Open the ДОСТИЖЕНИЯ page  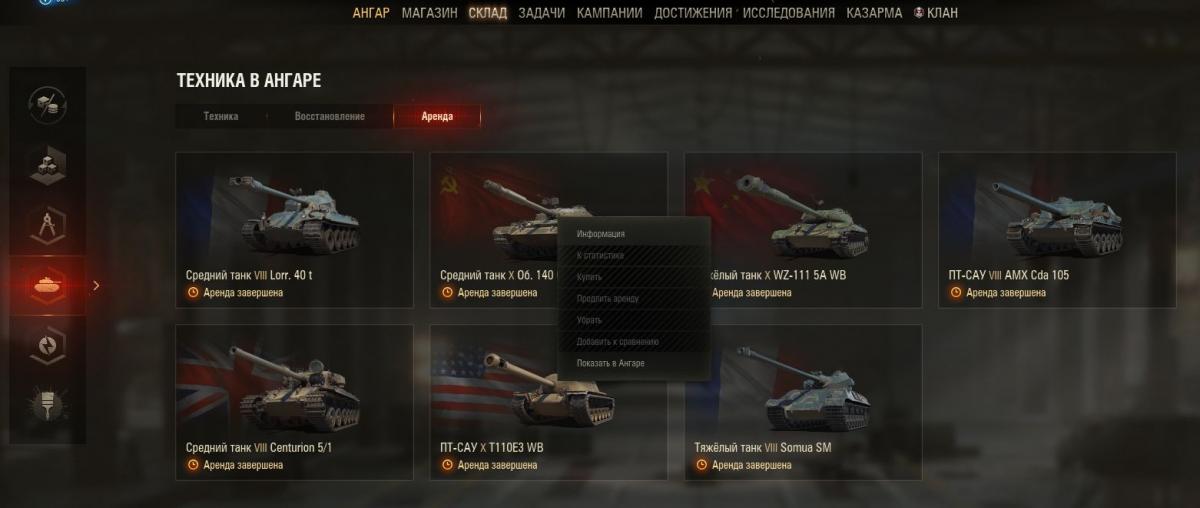(693, 13)
